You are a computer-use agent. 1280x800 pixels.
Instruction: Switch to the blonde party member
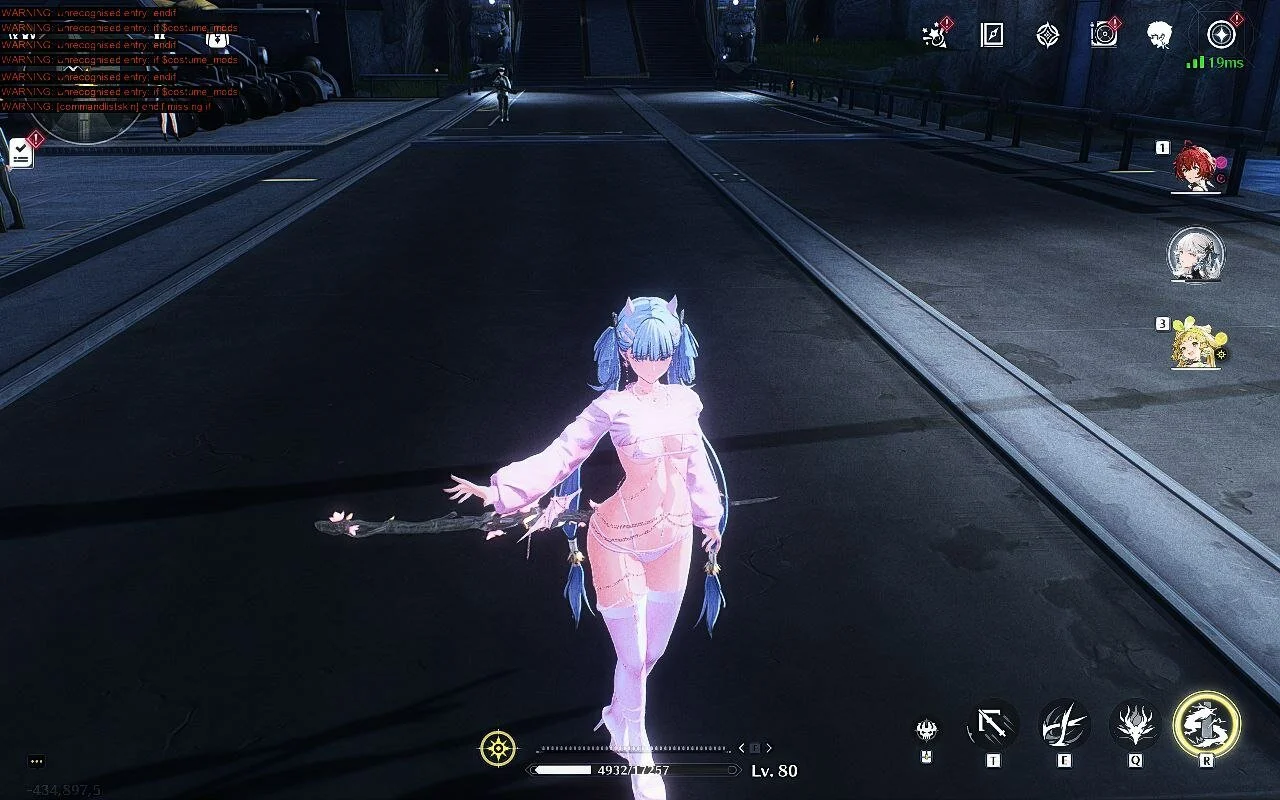(x=1196, y=343)
